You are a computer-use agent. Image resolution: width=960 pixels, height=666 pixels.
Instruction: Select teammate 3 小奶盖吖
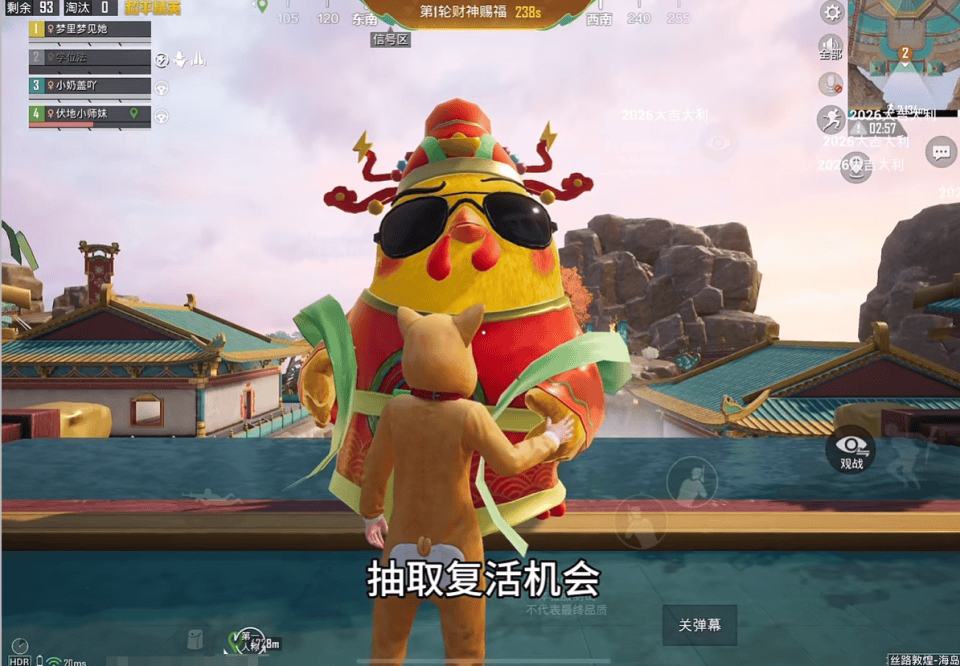click(x=90, y=86)
